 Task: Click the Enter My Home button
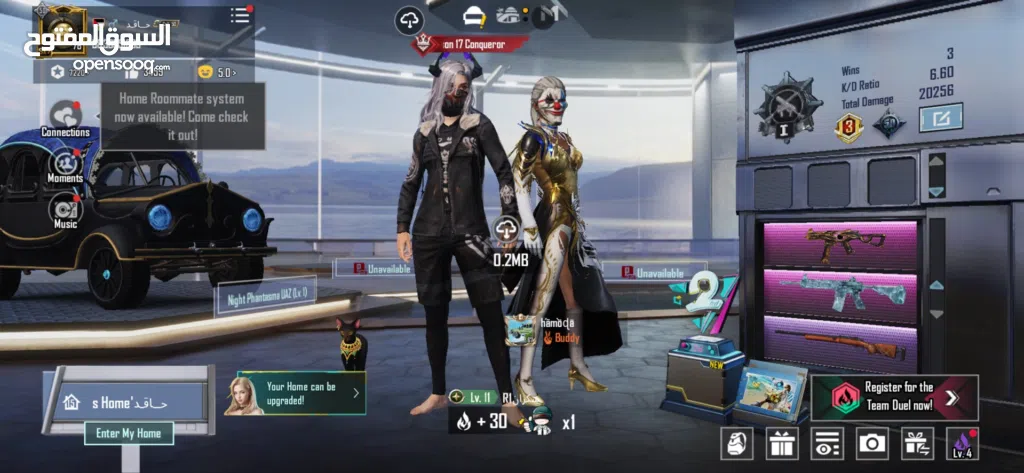tap(129, 433)
